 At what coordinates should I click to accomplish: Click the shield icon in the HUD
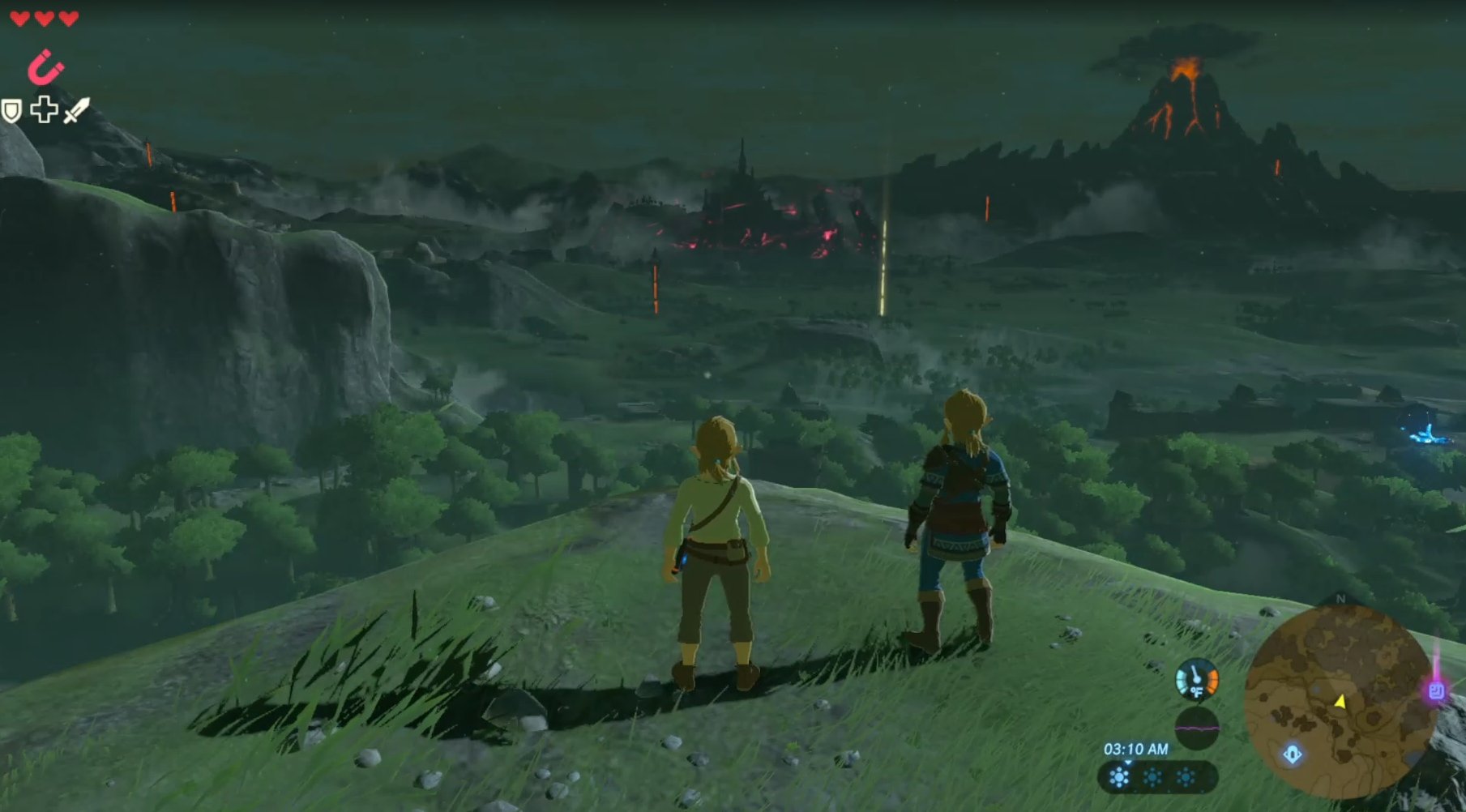coord(11,111)
